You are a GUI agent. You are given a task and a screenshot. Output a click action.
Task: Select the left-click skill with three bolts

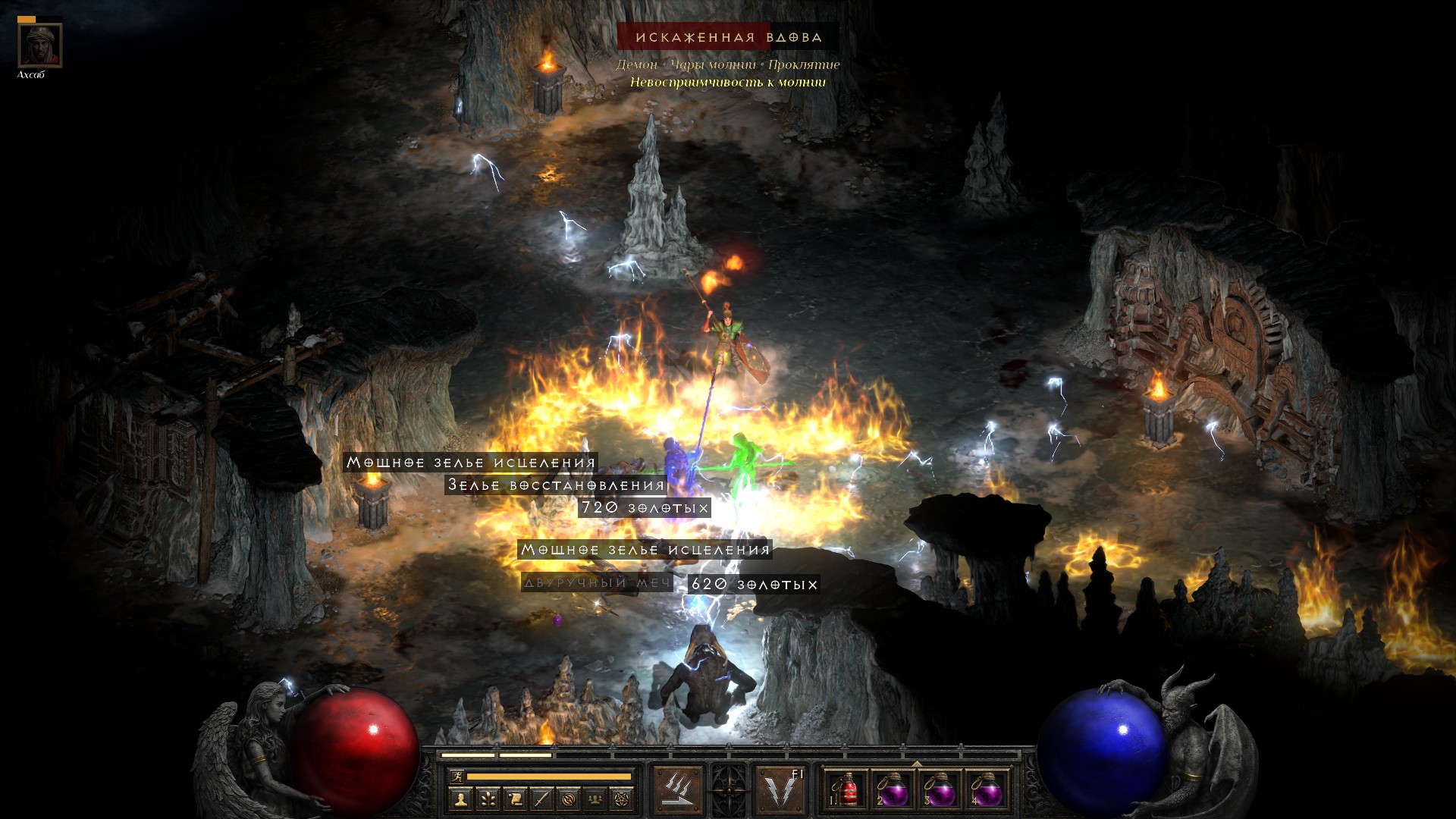pyautogui.click(x=678, y=790)
